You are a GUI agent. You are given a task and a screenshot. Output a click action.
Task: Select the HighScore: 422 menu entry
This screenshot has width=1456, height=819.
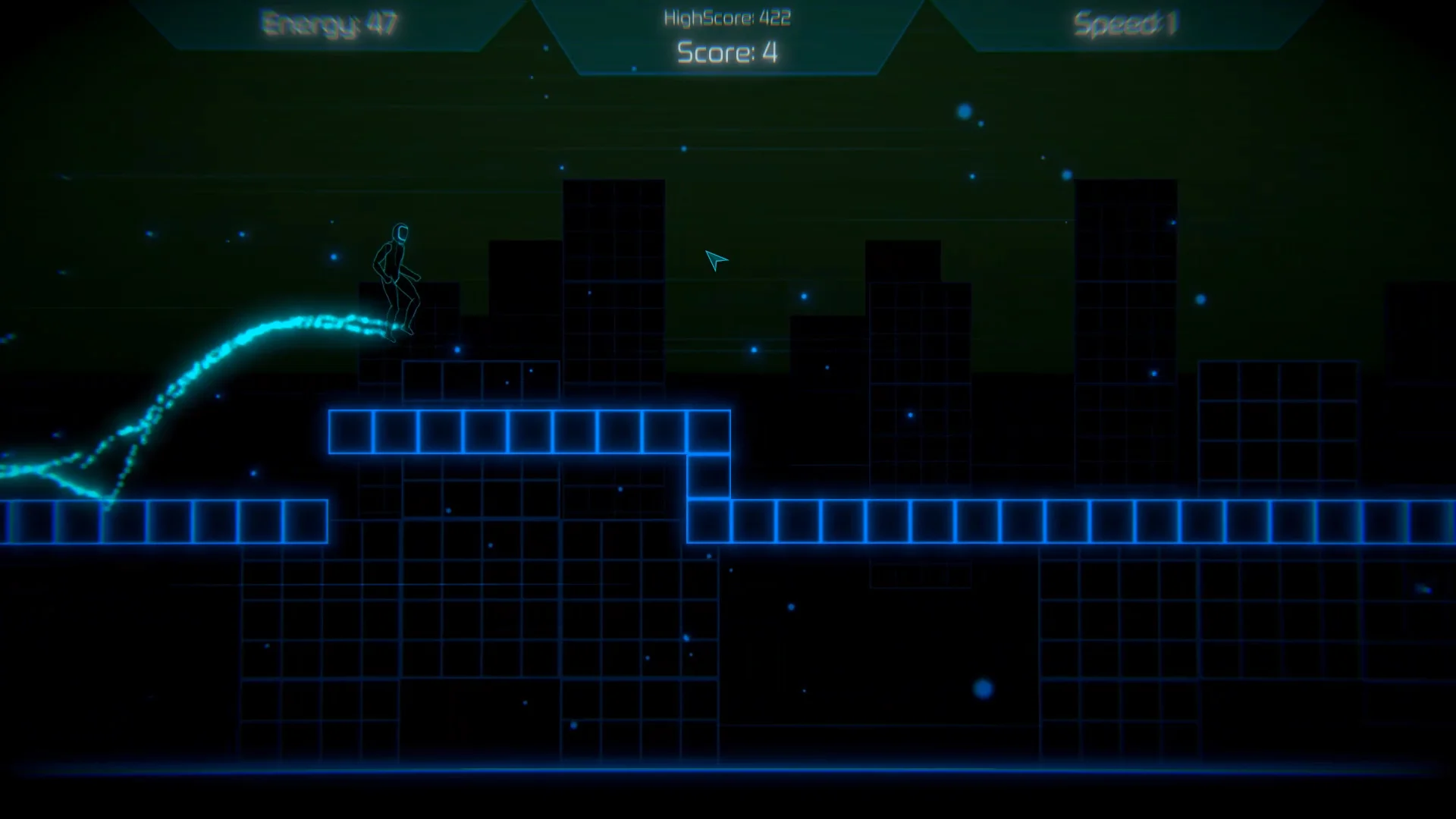click(726, 18)
